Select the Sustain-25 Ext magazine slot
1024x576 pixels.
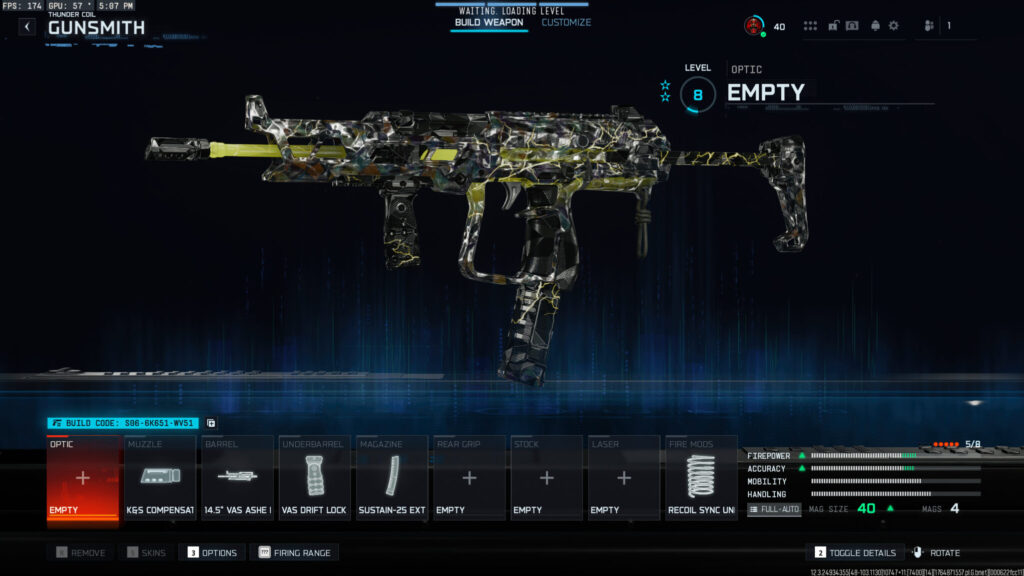393,478
